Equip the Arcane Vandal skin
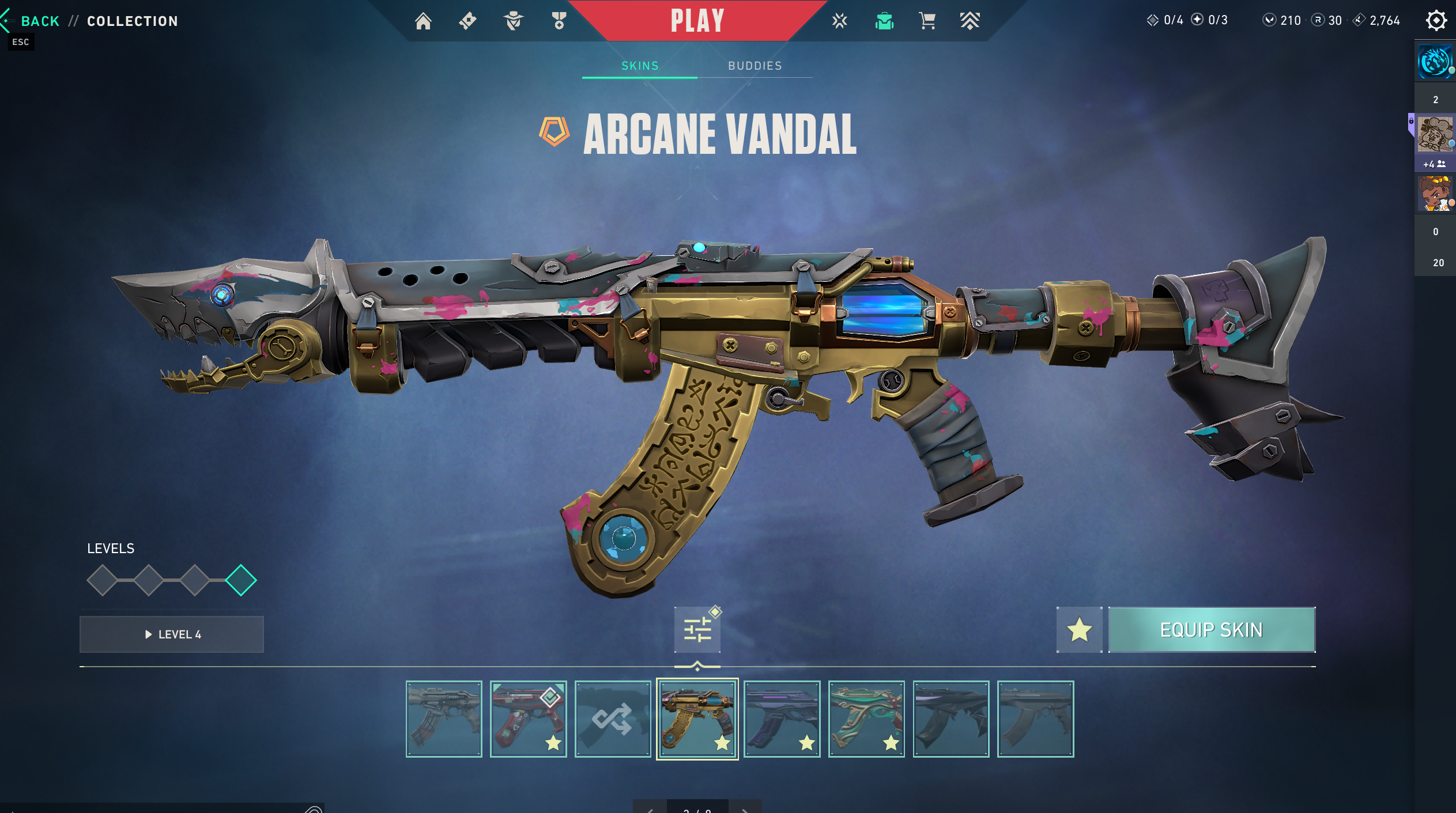Screen dimensions: 1456x813 tap(1211, 630)
